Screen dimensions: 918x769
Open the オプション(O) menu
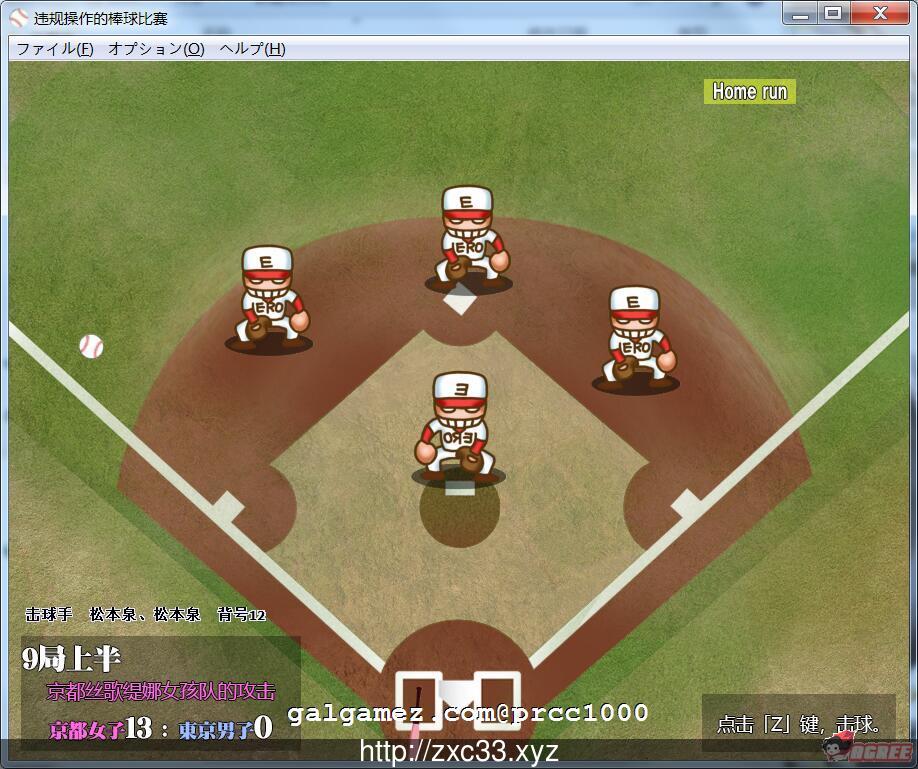156,48
